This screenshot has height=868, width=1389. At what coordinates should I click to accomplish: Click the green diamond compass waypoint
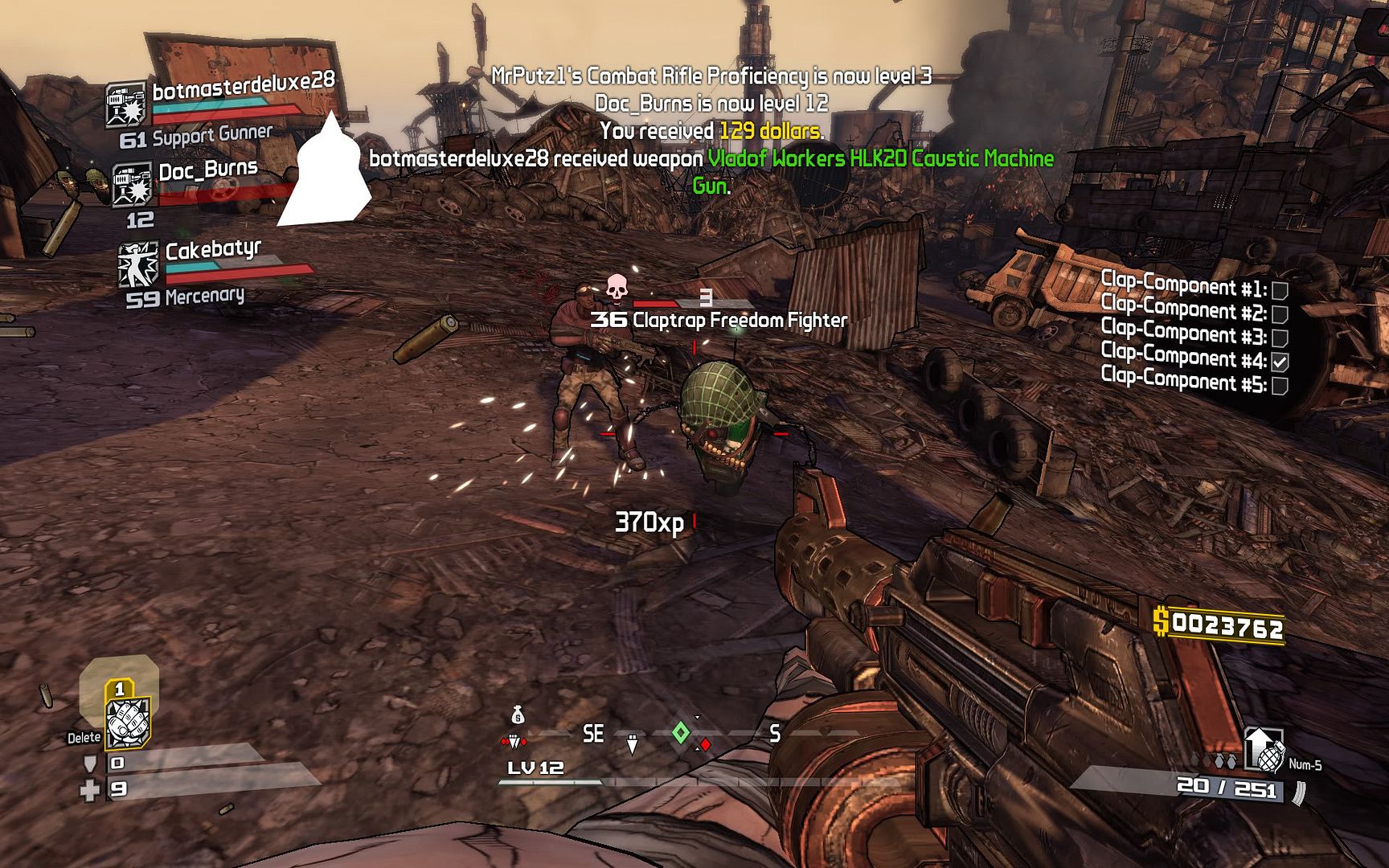coord(681,732)
